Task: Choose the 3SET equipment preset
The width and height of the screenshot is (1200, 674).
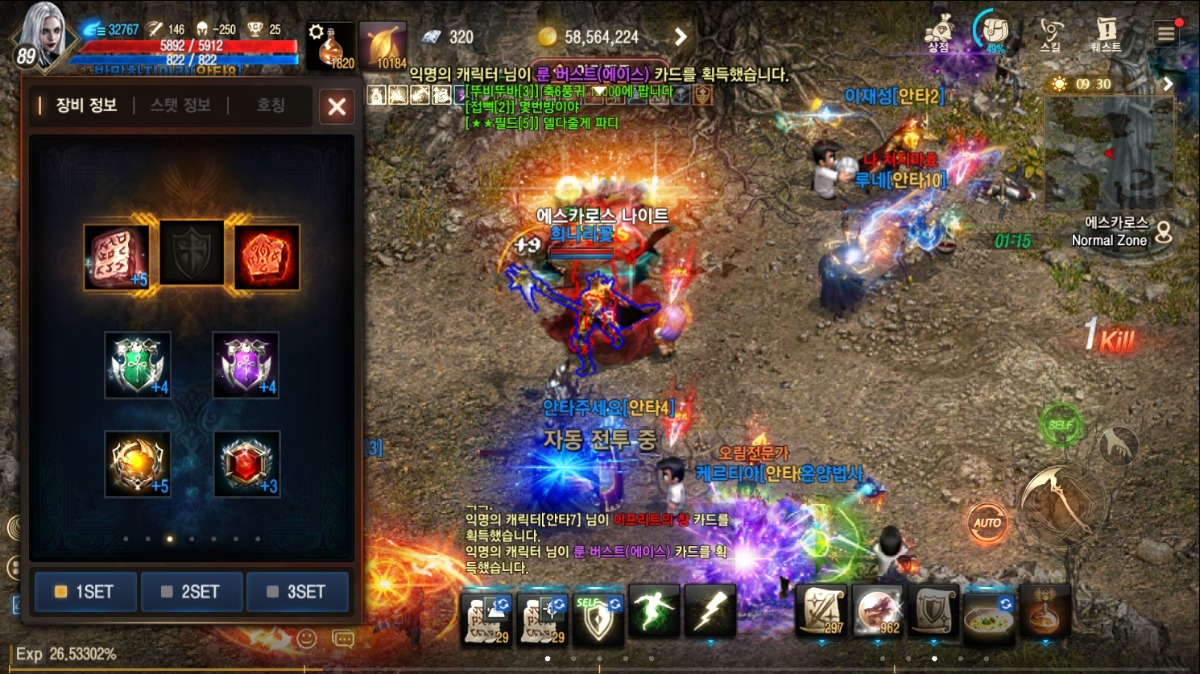Action: pos(297,591)
